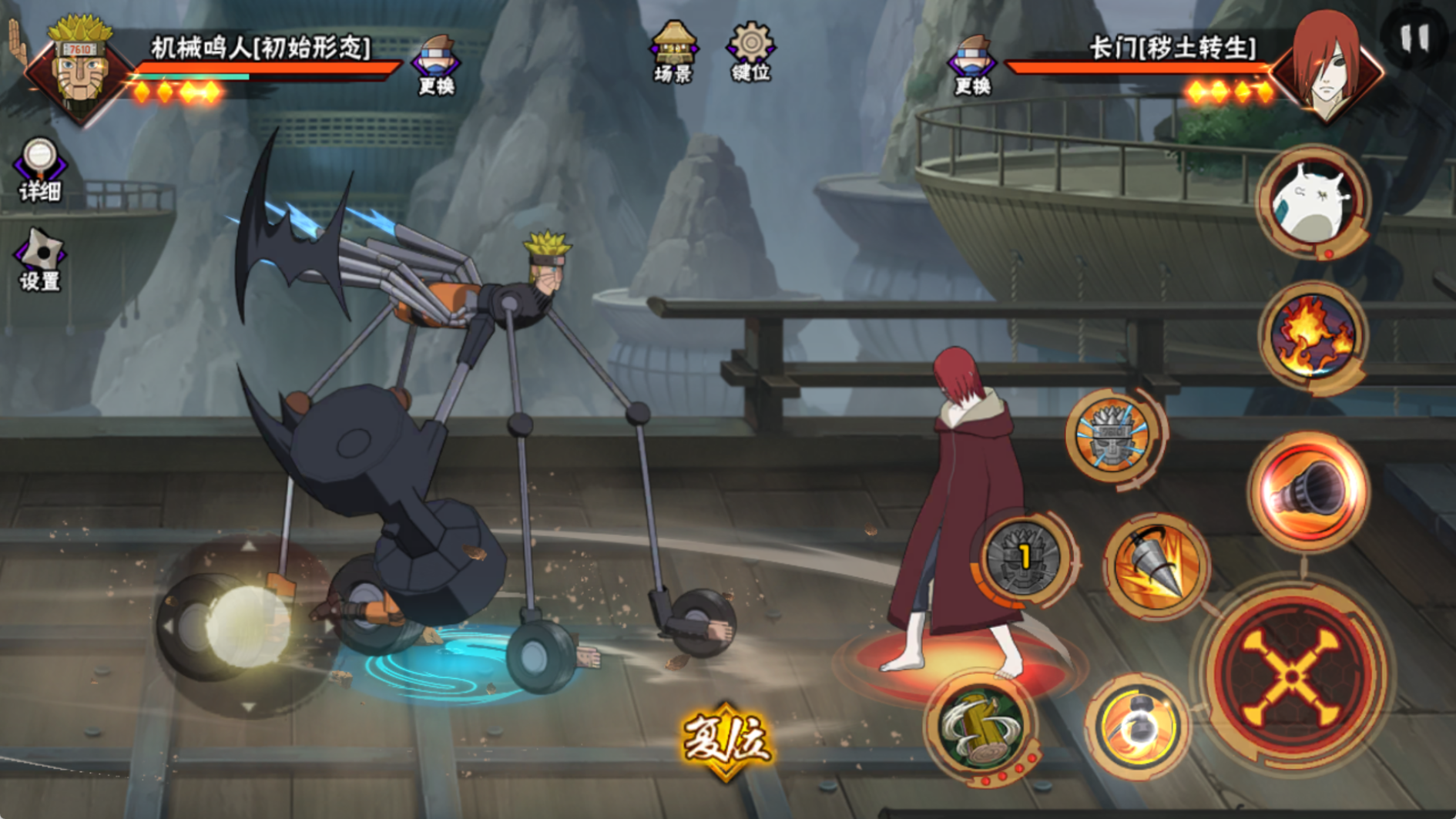The width and height of the screenshot is (1456, 819).
Task: Tap the grey mecha skill numbered 1
Action: [1024, 558]
